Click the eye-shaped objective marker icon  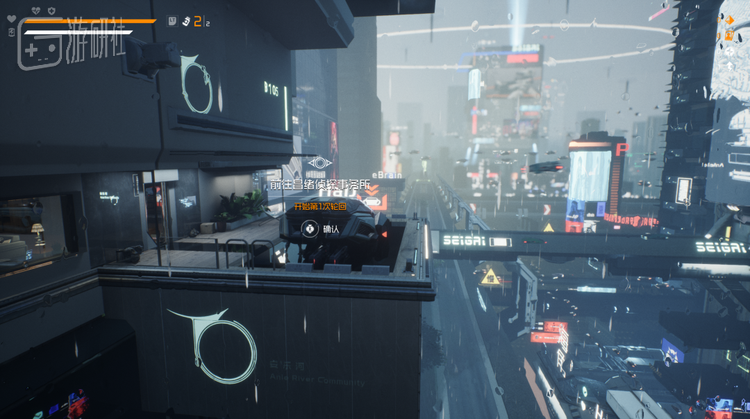[319, 163]
